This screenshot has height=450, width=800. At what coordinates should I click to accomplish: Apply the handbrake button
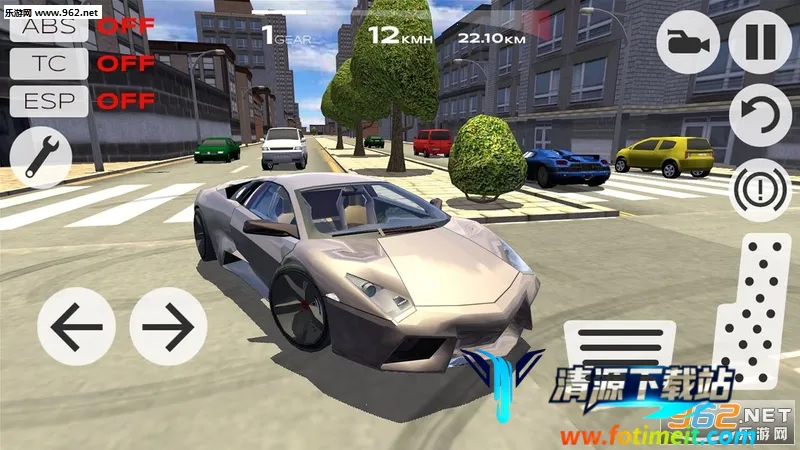pyautogui.click(x=760, y=188)
